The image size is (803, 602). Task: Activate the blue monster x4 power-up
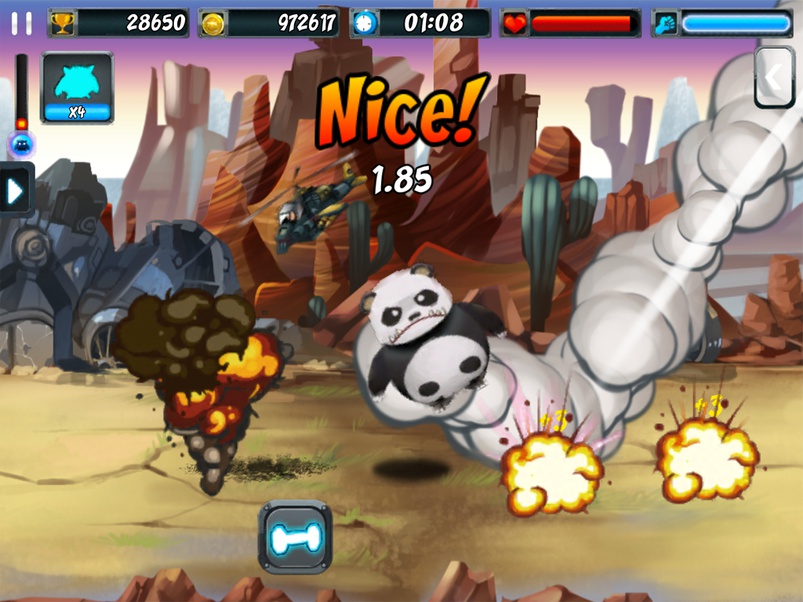point(77,88)
